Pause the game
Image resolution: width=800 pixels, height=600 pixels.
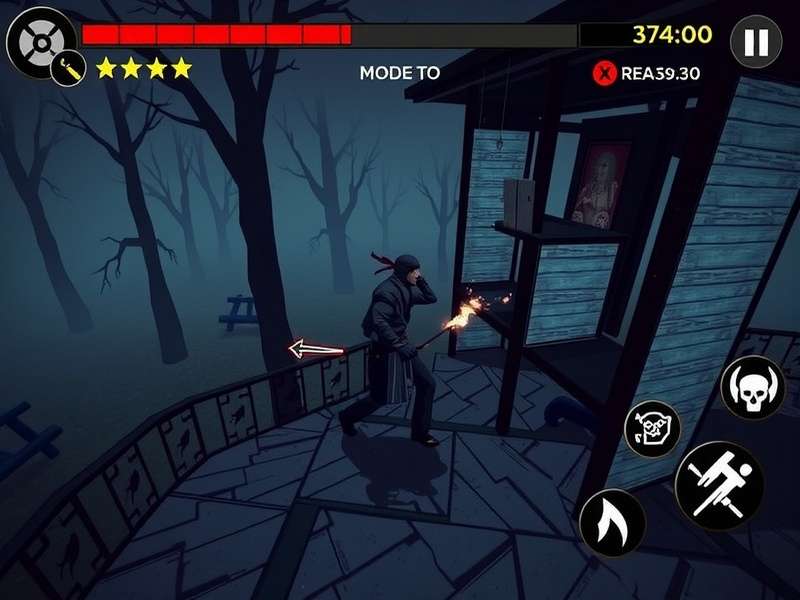[x=756, y=42]
